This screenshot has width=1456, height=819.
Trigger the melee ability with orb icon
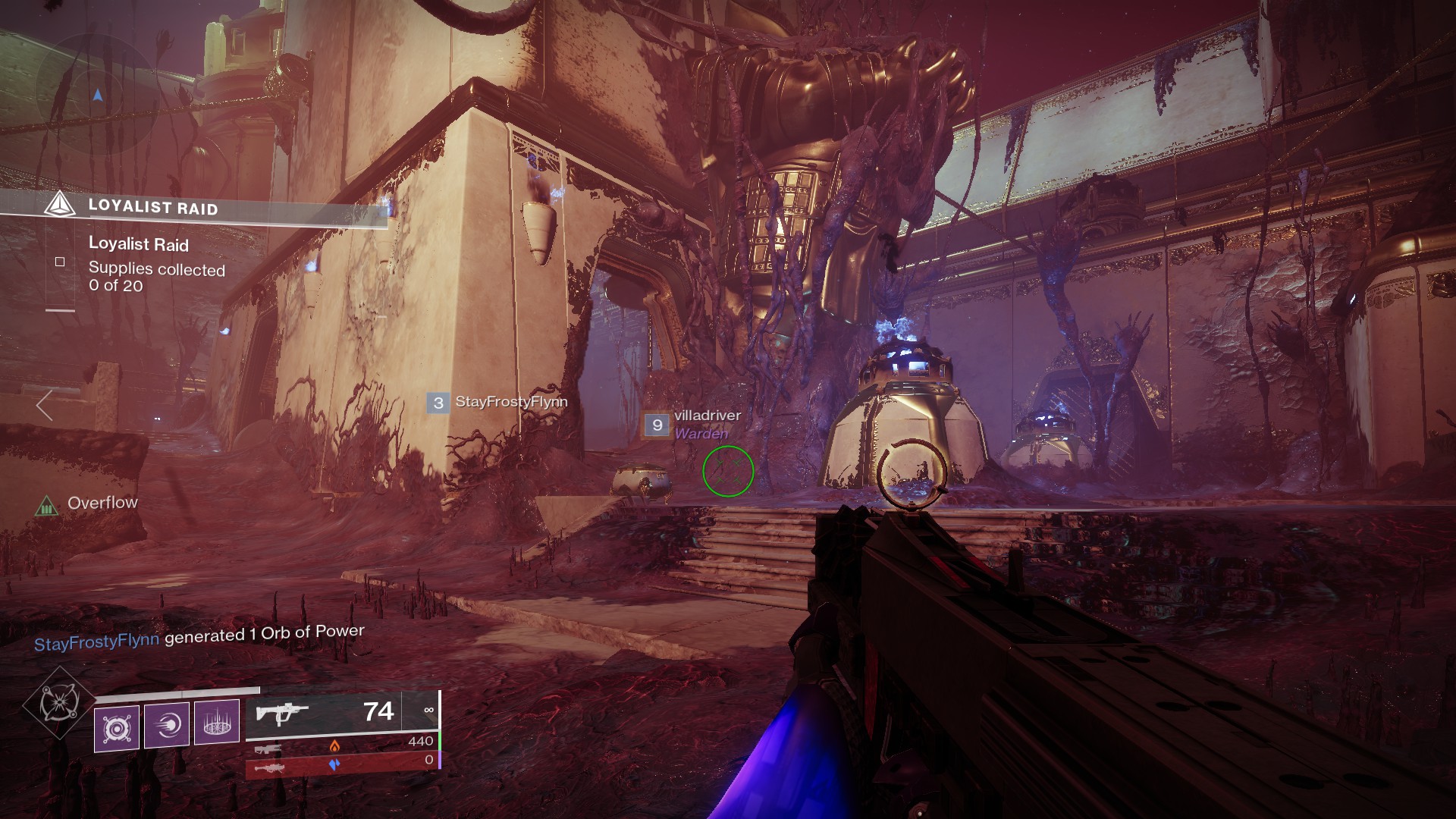coord(166,726)
